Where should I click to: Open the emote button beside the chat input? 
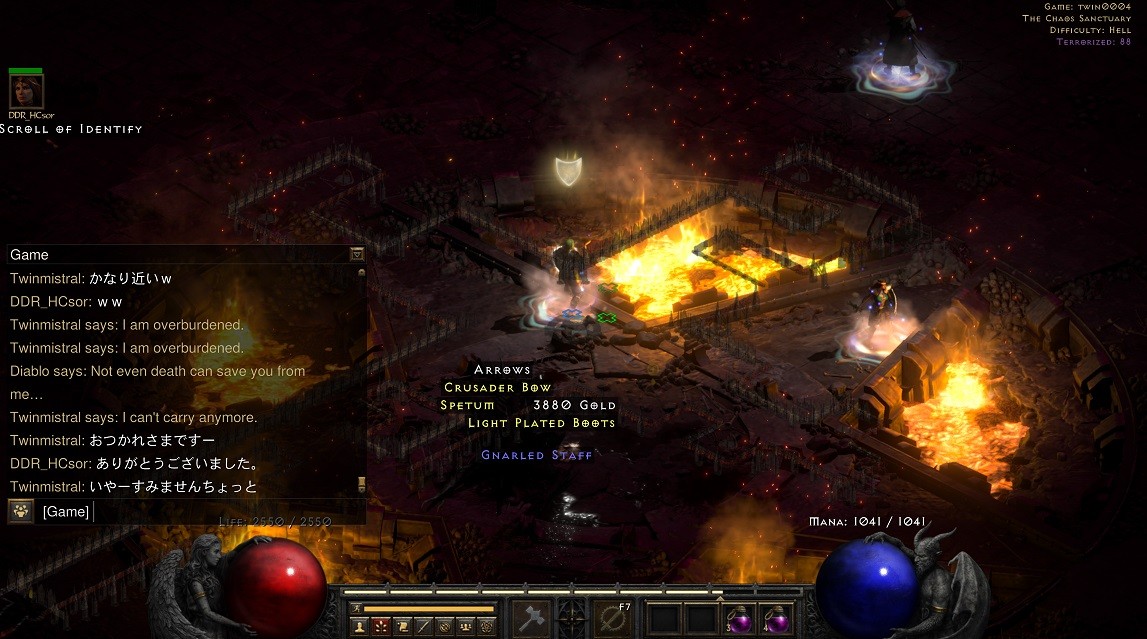(20, 512)
